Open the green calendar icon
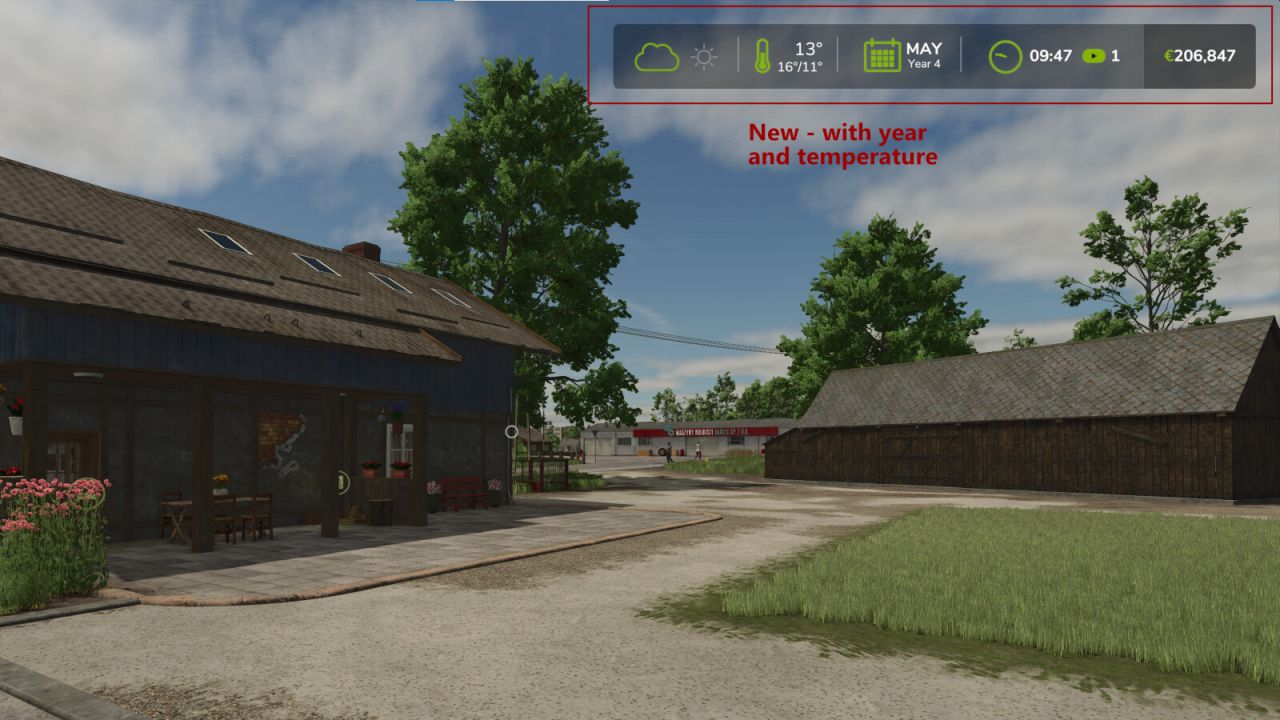 882,56
